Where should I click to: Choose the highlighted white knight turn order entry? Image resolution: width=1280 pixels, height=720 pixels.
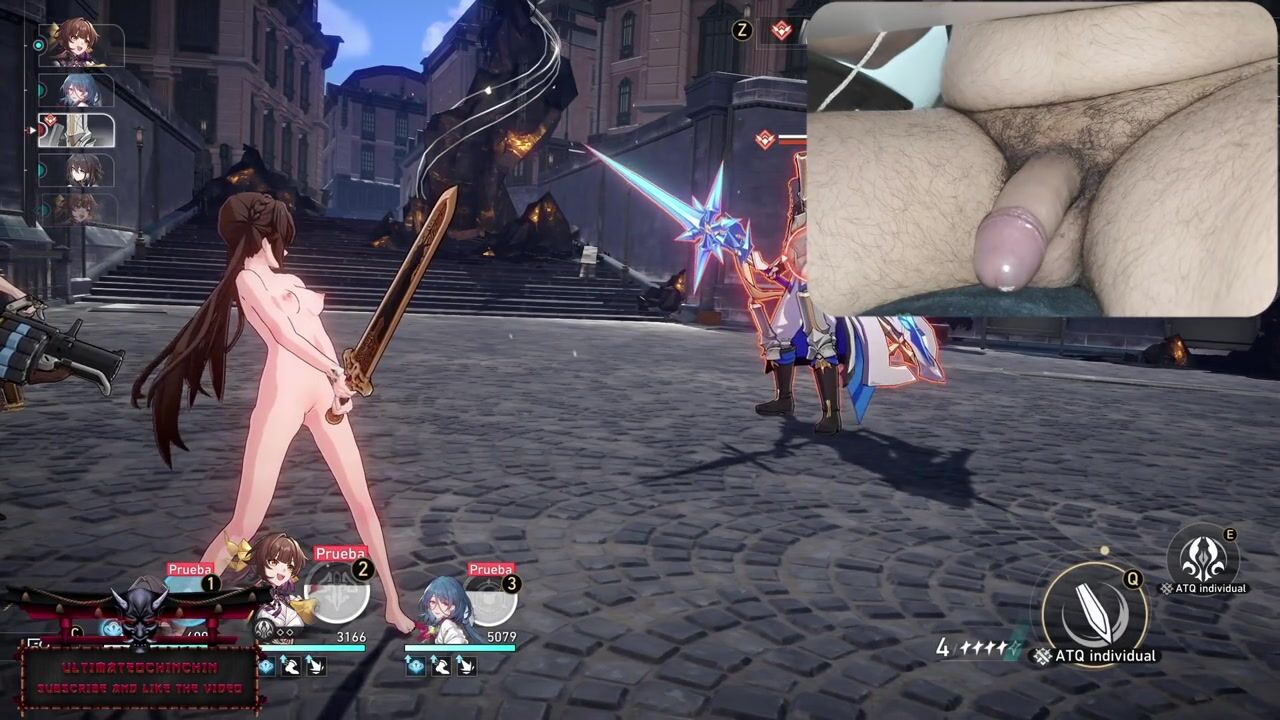click(77, 131)
